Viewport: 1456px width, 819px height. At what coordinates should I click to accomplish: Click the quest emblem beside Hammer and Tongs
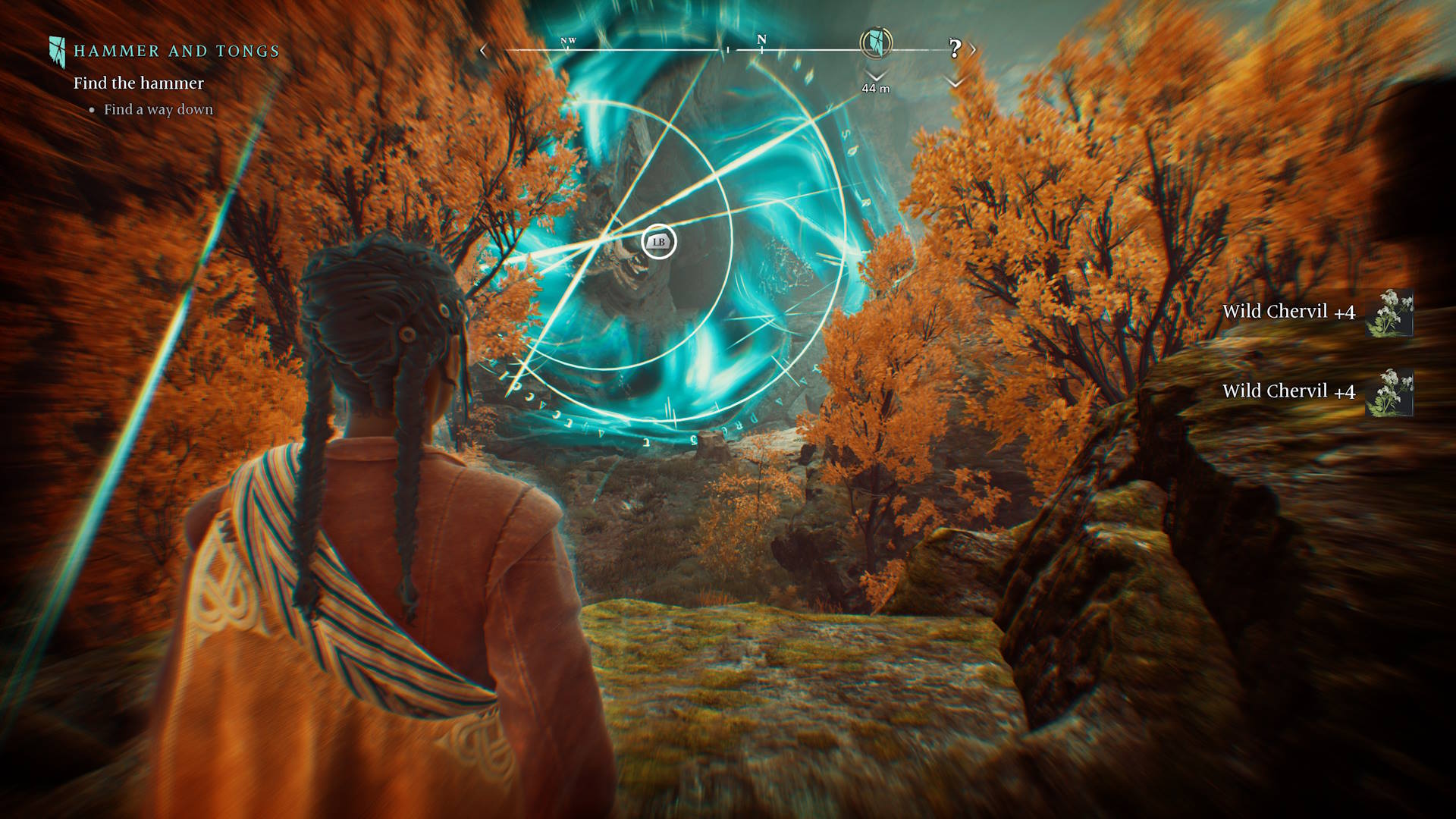pos(57,52)
